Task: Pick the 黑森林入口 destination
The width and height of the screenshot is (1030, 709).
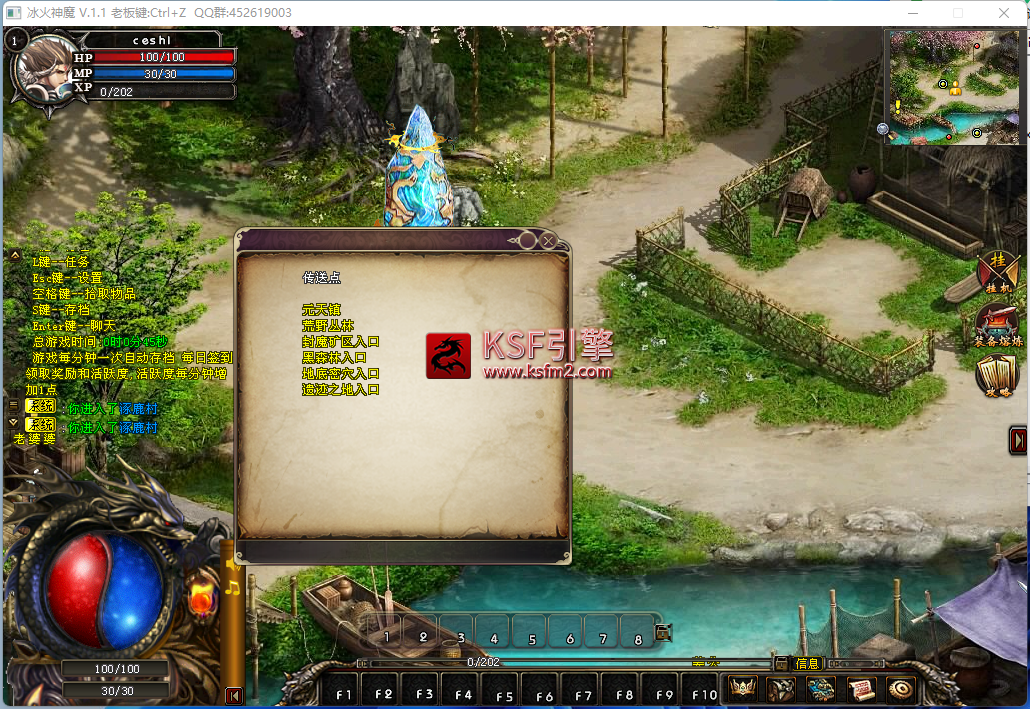Action: click(334, 357)
